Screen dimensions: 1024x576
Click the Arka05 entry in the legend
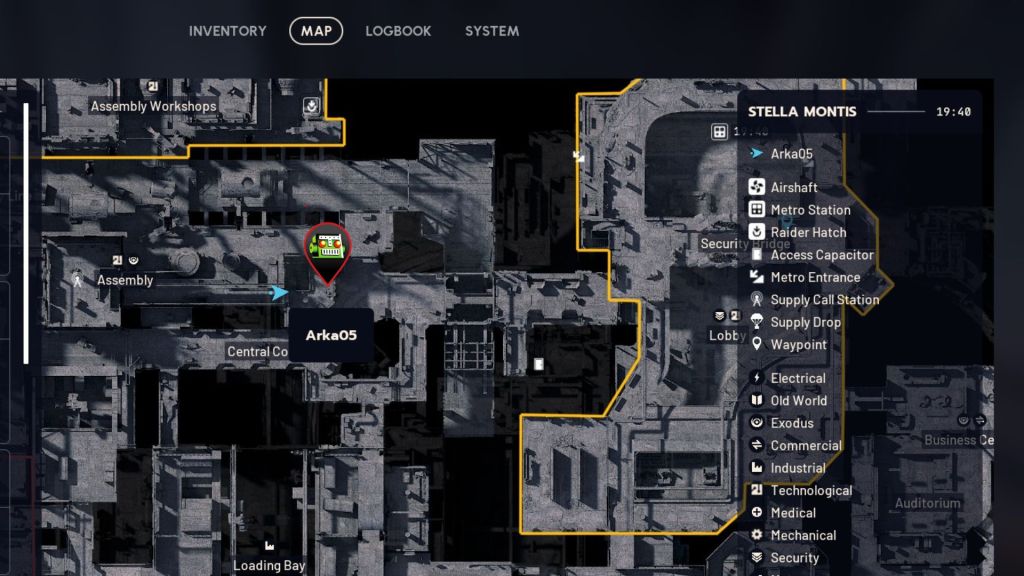(791, 154)
